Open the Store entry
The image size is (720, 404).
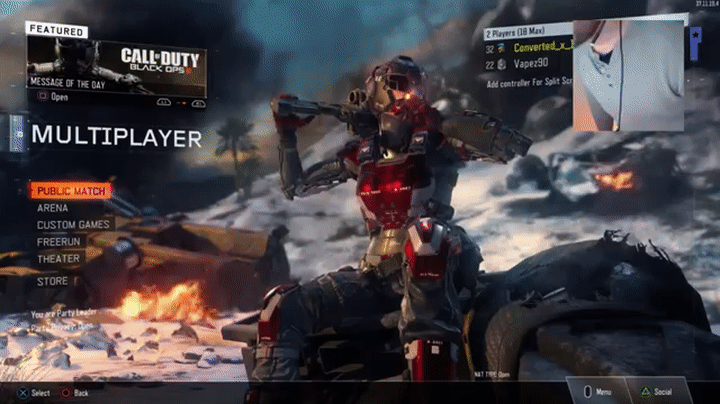click(x=53, y=282)
